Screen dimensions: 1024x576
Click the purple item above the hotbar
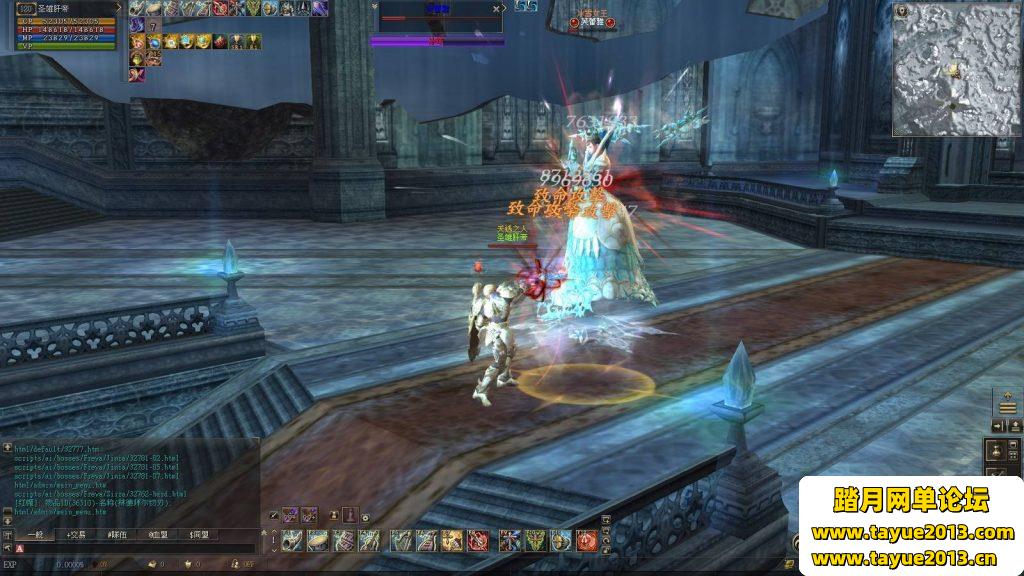tap(291, 515)
